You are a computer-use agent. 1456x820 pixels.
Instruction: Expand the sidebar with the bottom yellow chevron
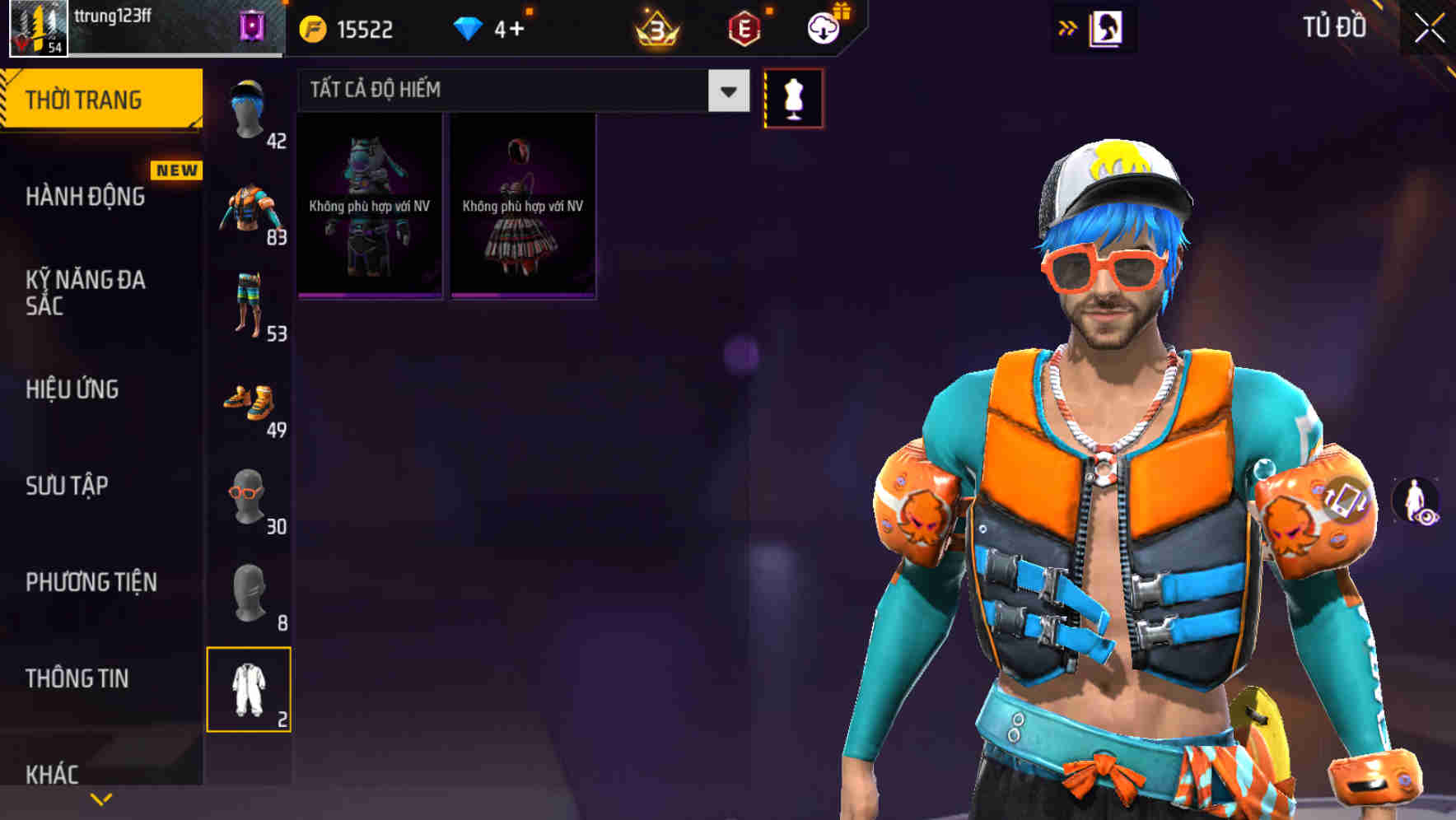click(101, 798)
